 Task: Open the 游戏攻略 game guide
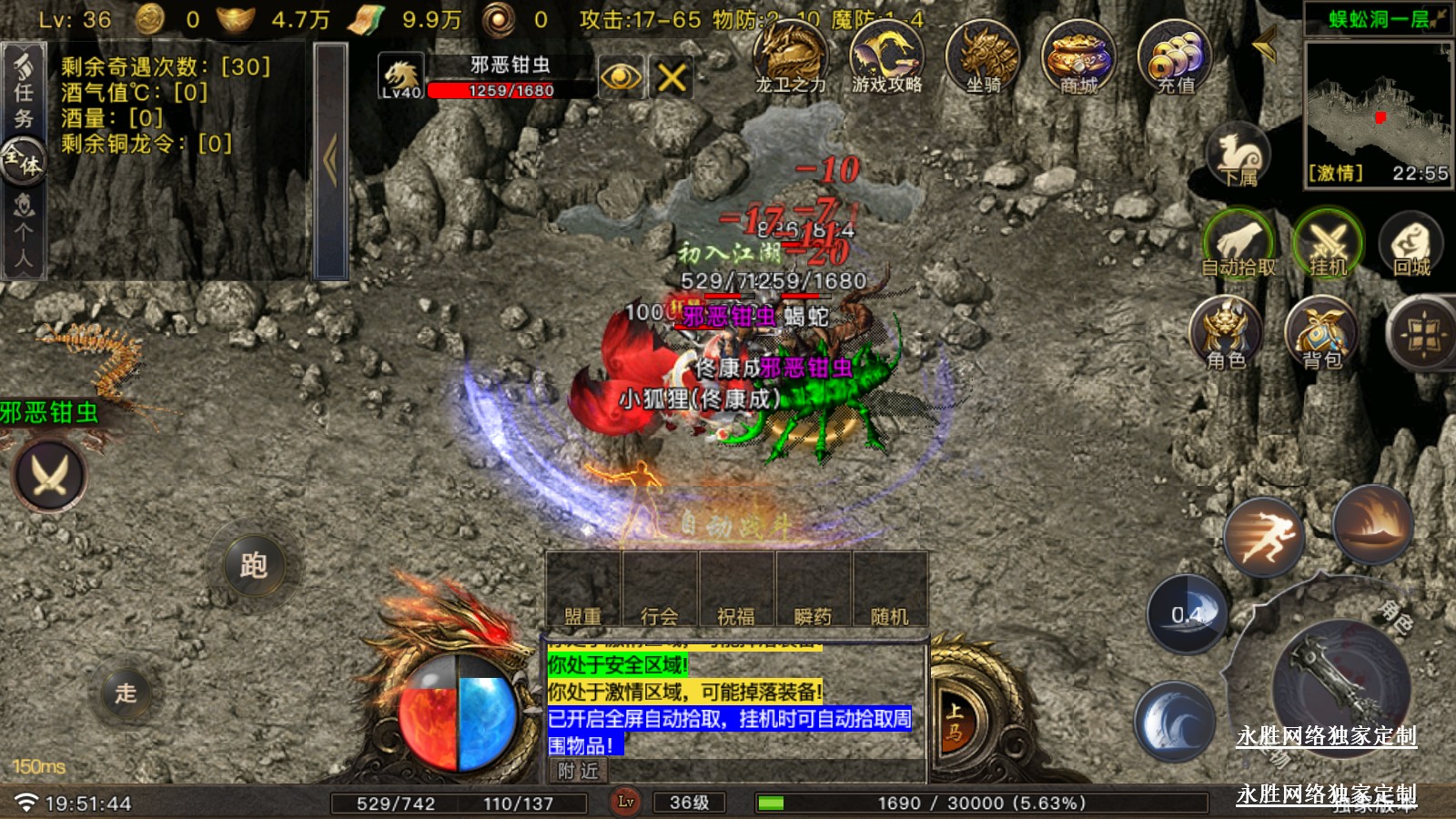tap(886, 57)
